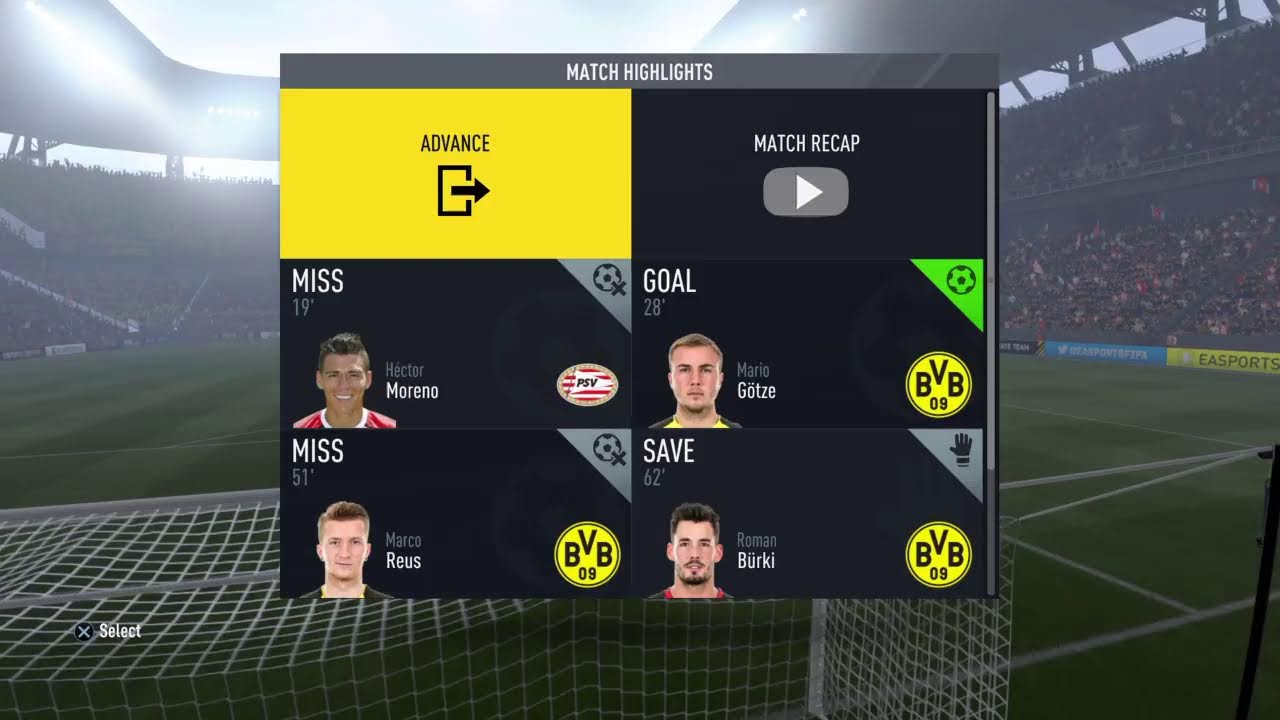Choose Marco Reus's 51' miss highlight

(455, 514)
